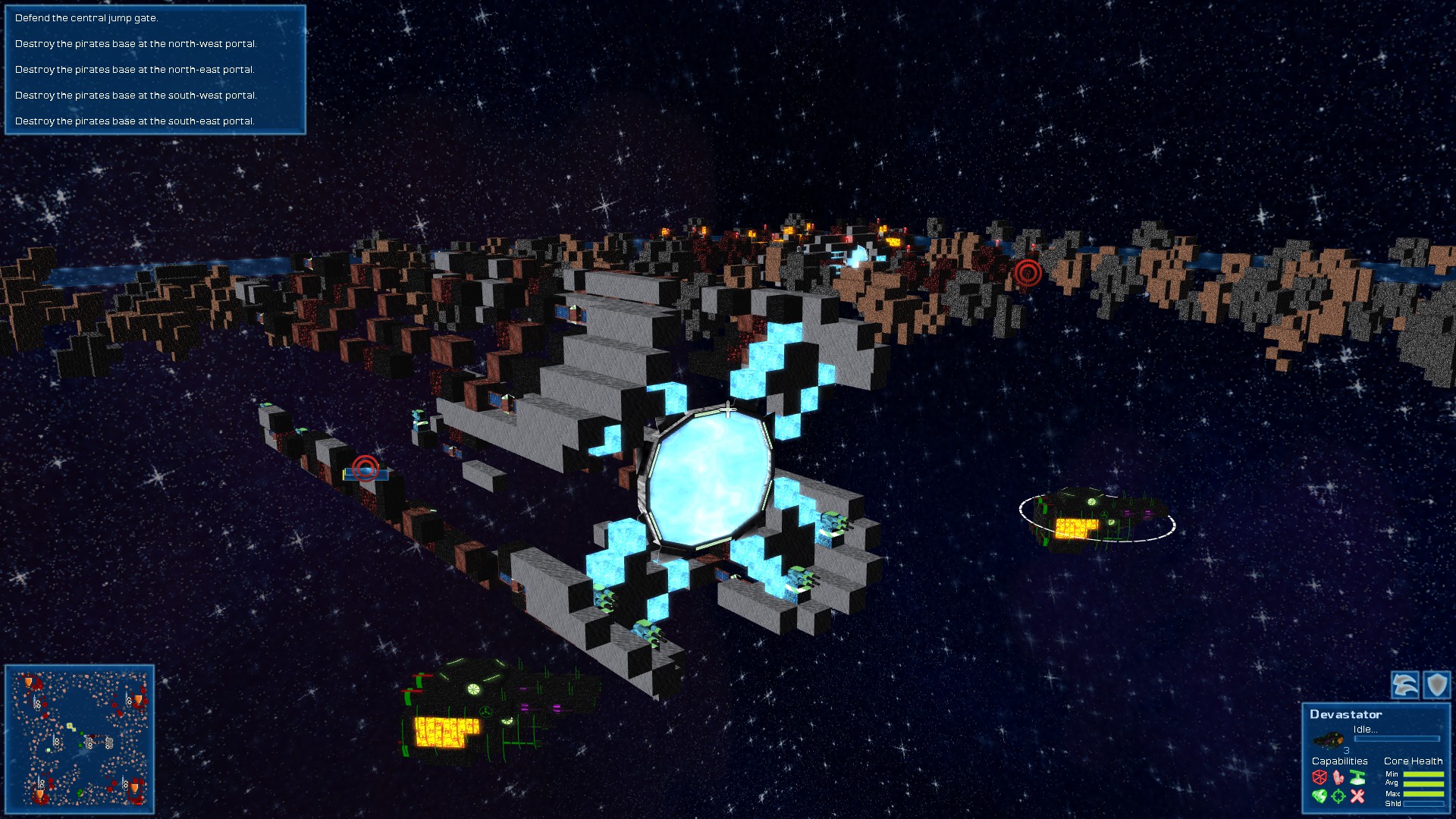Click the pink crystal capability icon
The image size is (1456, 819).
pos(1338,778)
